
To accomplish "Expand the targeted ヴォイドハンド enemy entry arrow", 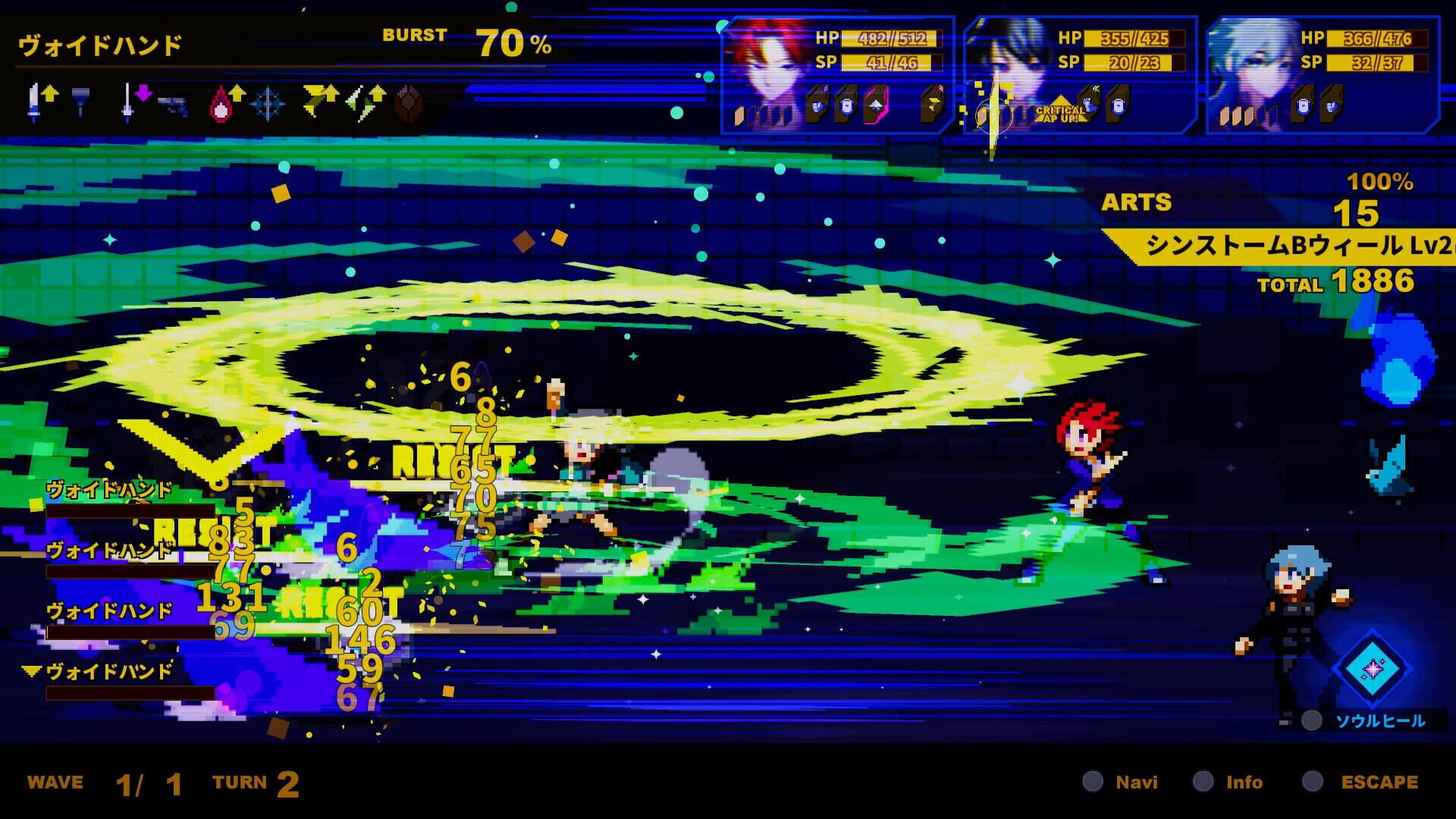I will tap(31, 670).
